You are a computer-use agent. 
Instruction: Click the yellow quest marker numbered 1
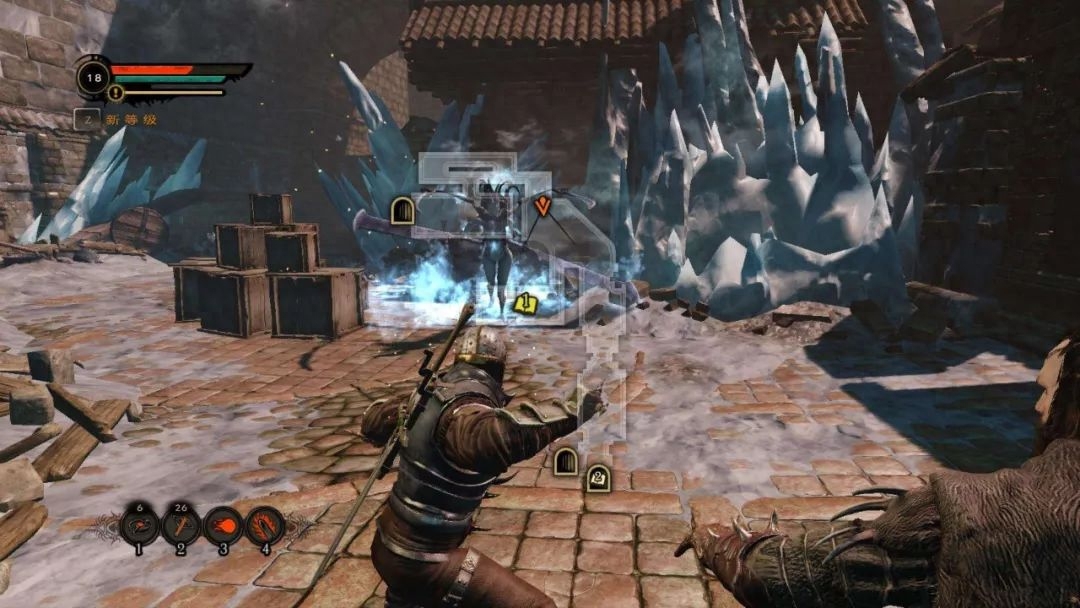tap(524, 302)
